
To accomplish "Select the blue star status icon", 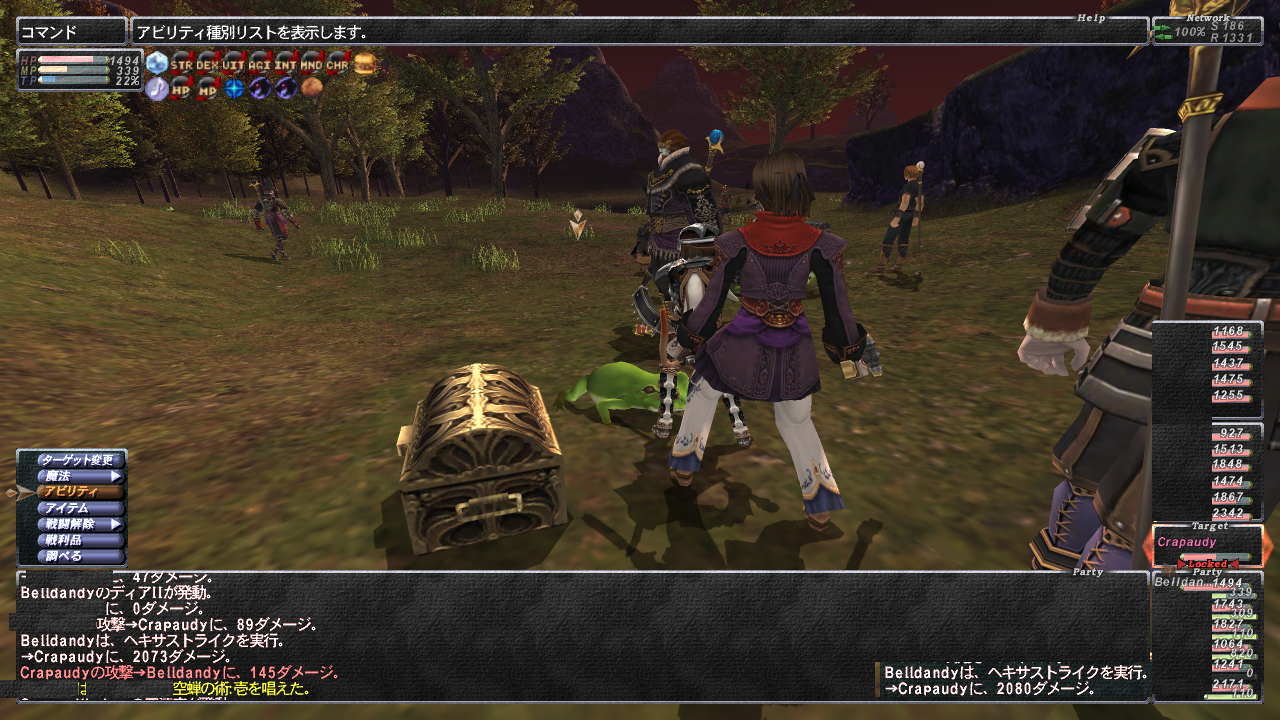I will click(234, 89).
